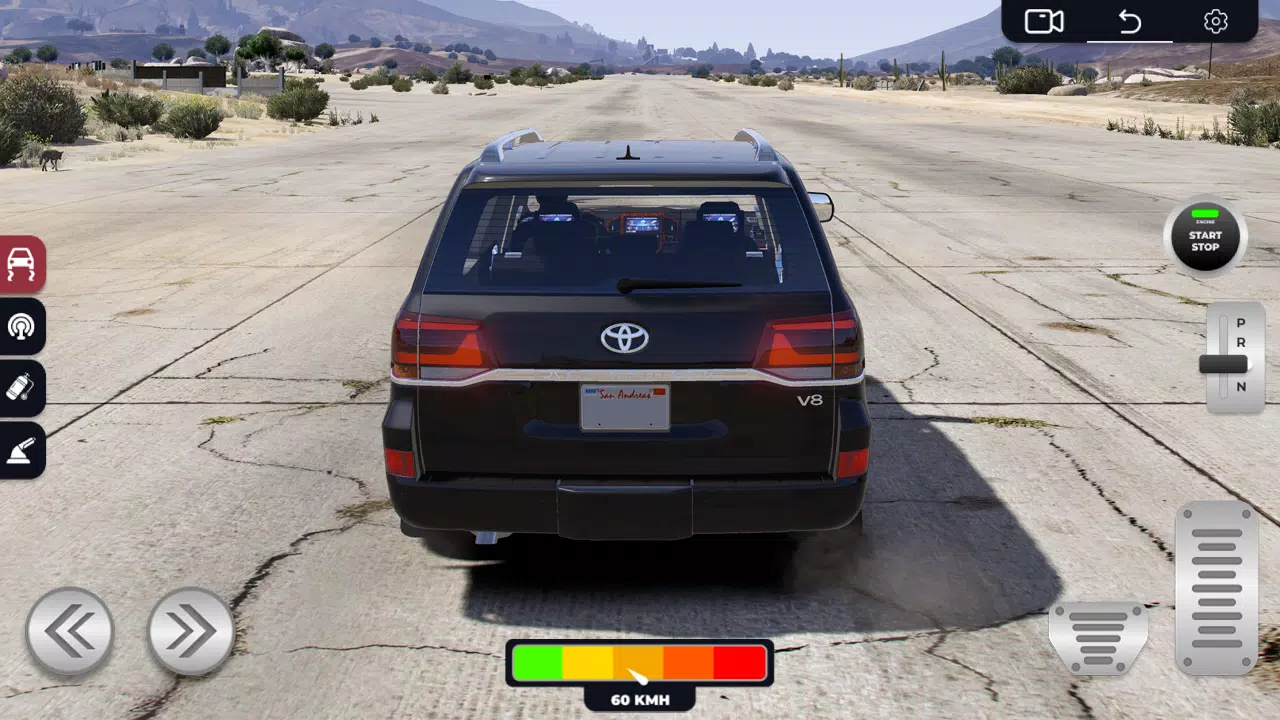
Task: Click the 60 KMH speed readout
Action: coord(638,700)
